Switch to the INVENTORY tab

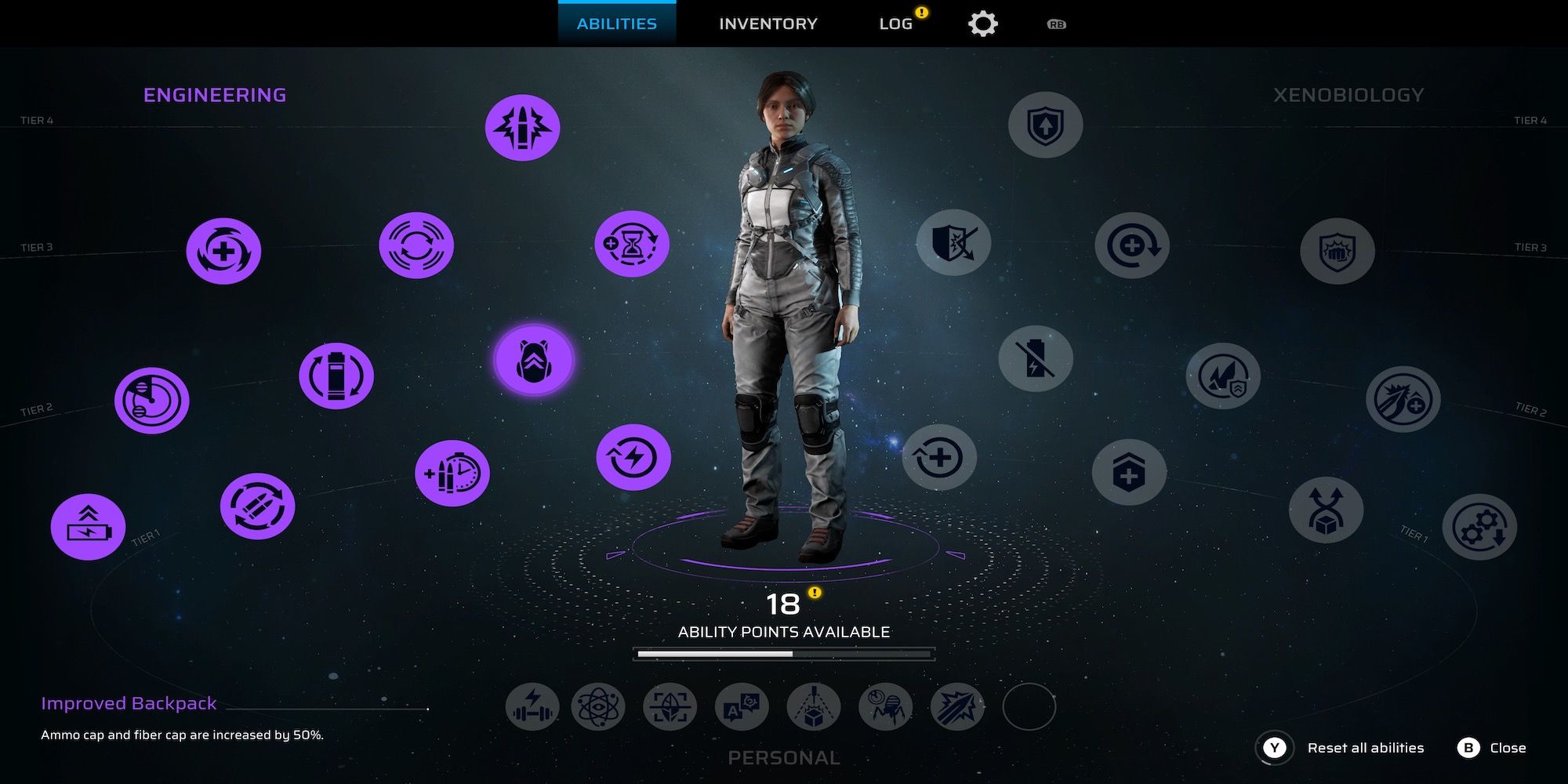point(768,23)
